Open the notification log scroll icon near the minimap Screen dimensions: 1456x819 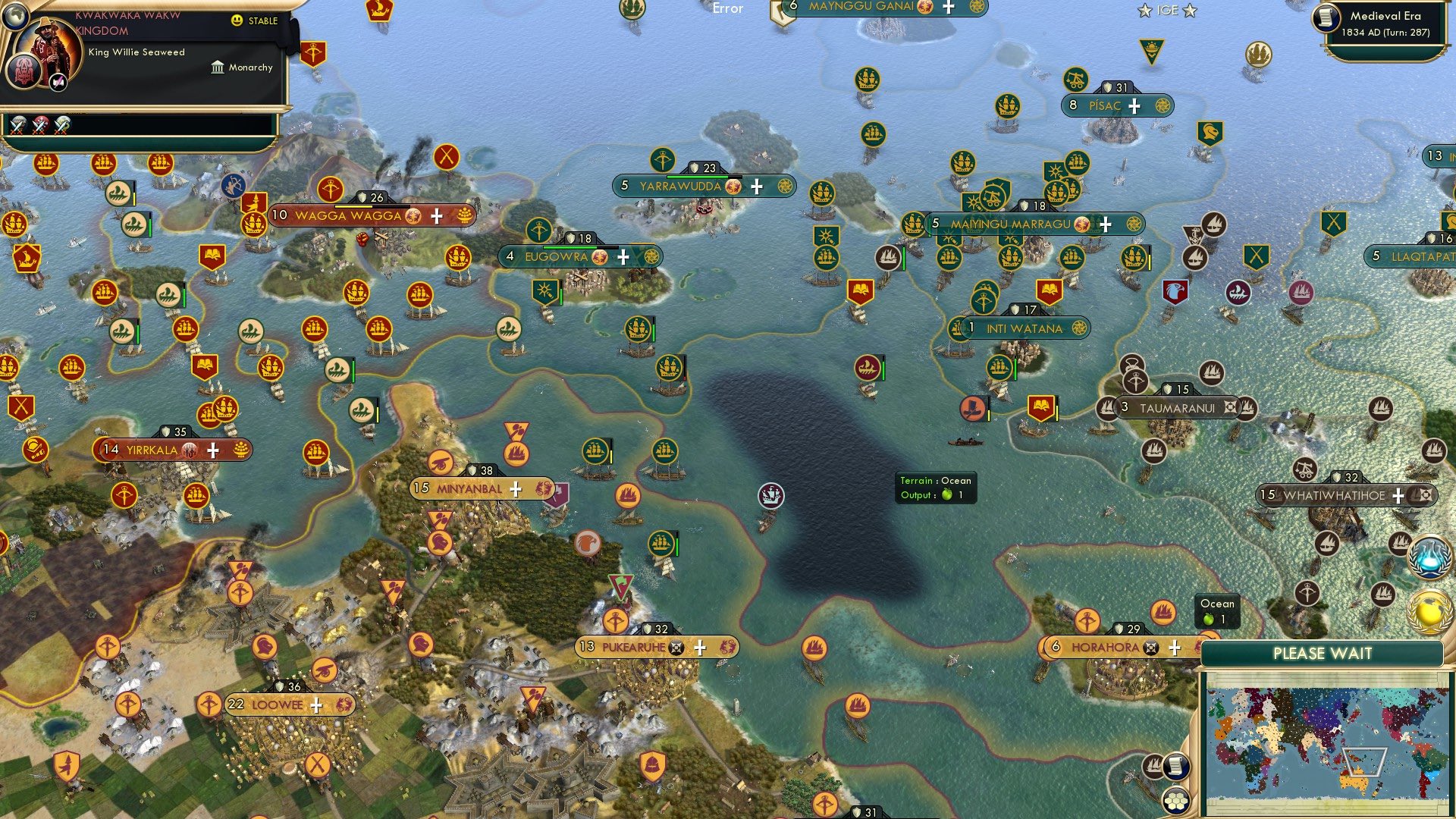(x=1176, y=765)
